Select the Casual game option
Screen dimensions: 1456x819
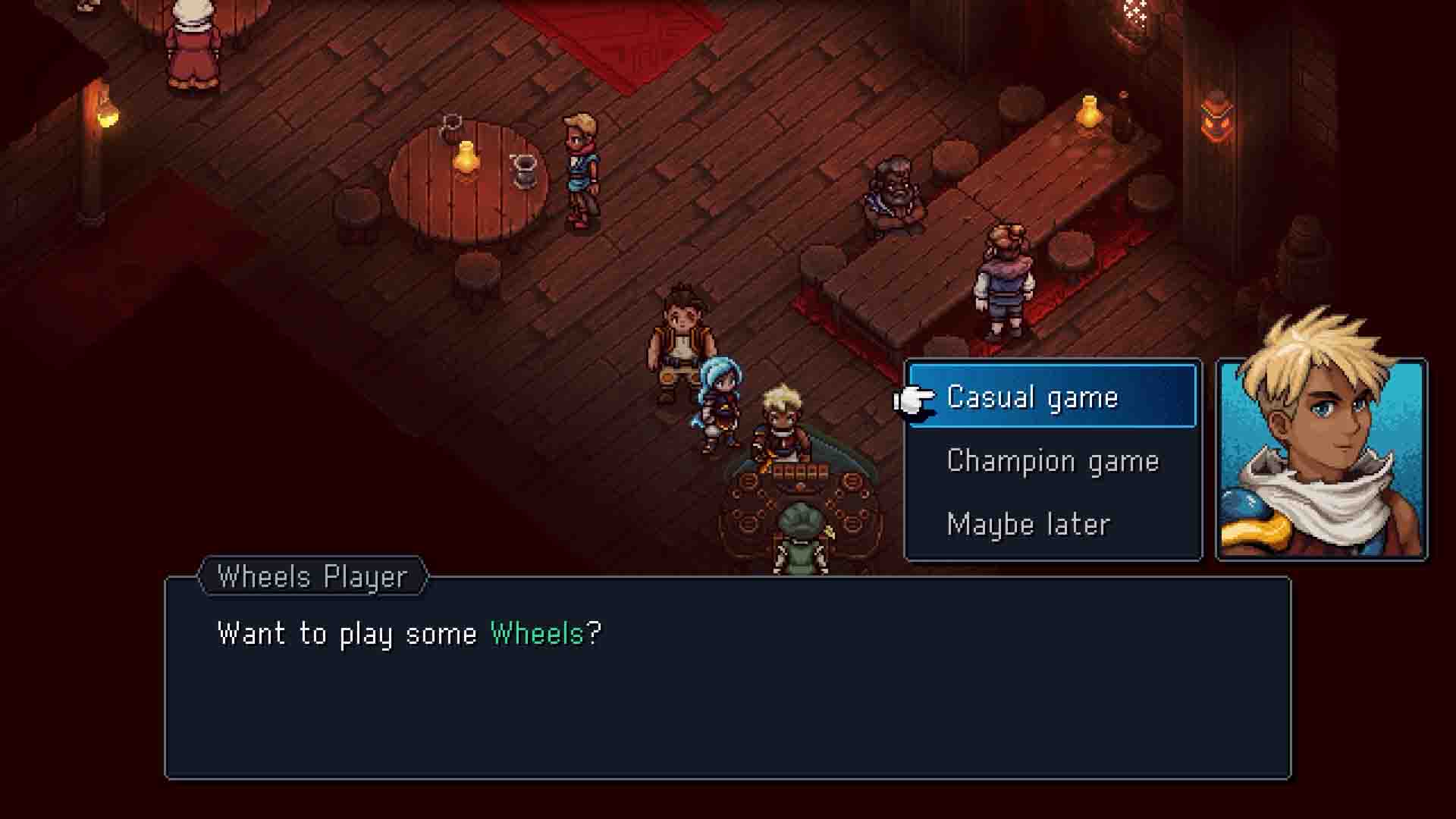[1031, 396]
